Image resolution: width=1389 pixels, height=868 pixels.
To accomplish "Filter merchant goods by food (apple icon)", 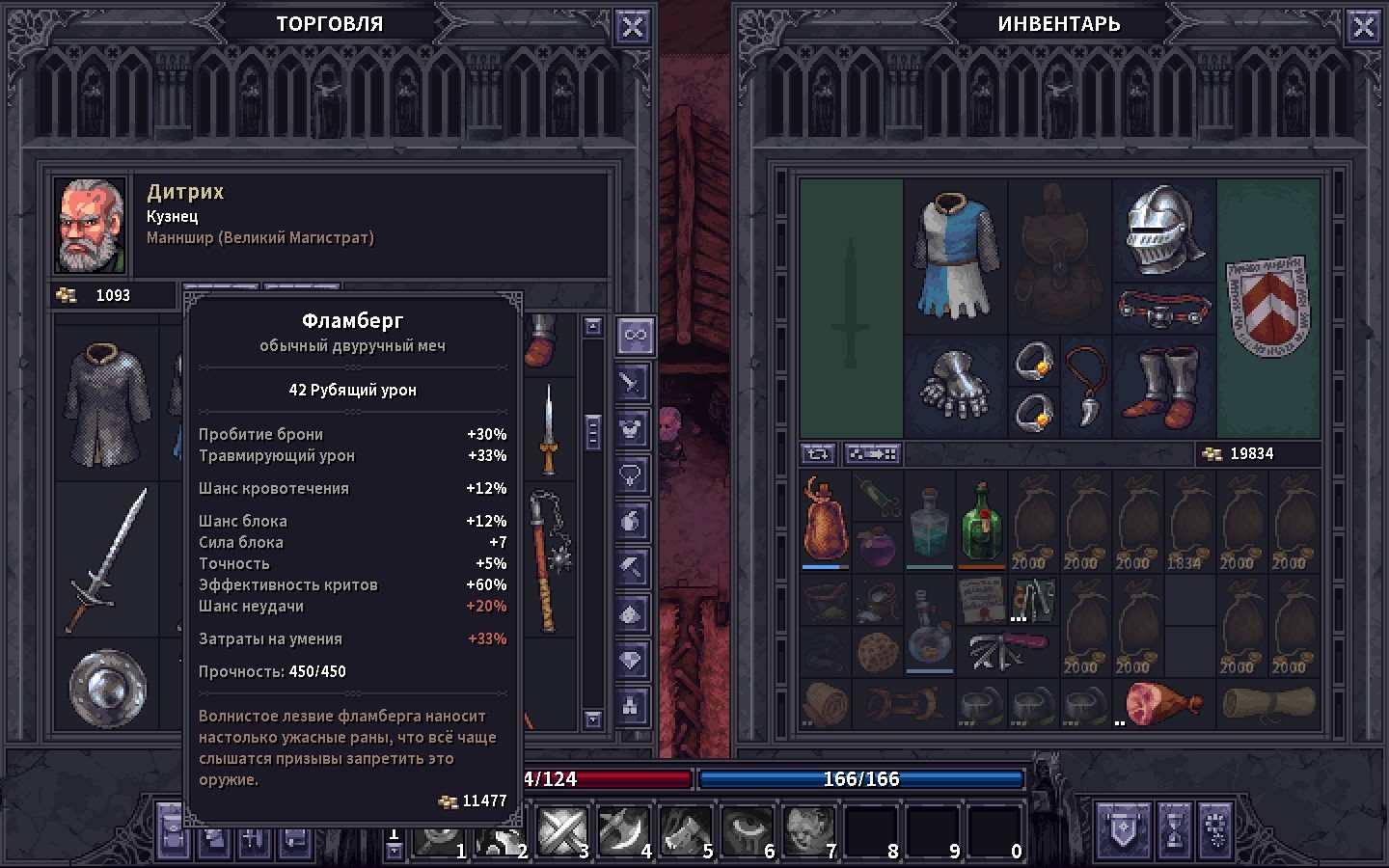I will 633,521.
